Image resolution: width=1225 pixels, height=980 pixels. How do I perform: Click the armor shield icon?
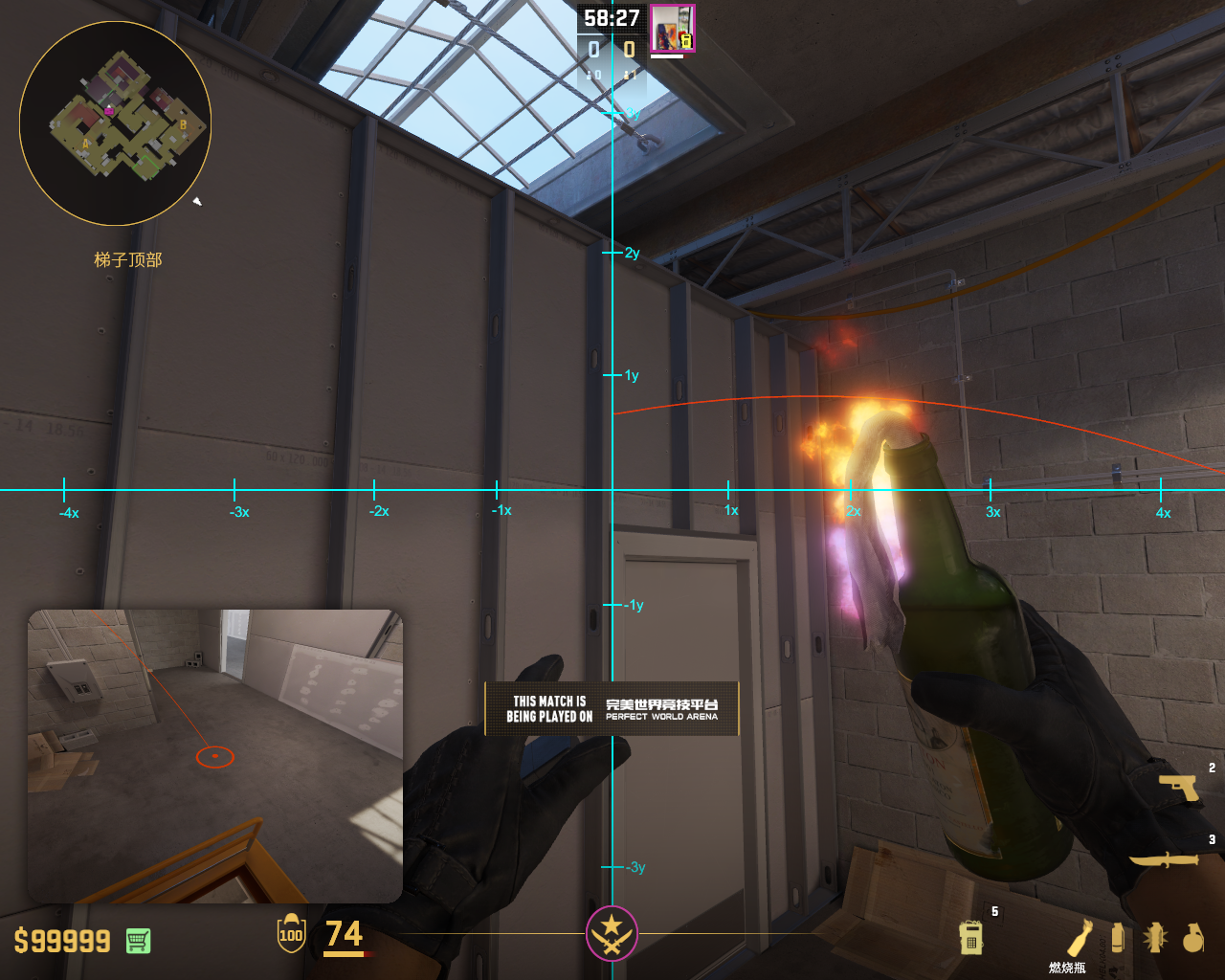pos(291,934)
